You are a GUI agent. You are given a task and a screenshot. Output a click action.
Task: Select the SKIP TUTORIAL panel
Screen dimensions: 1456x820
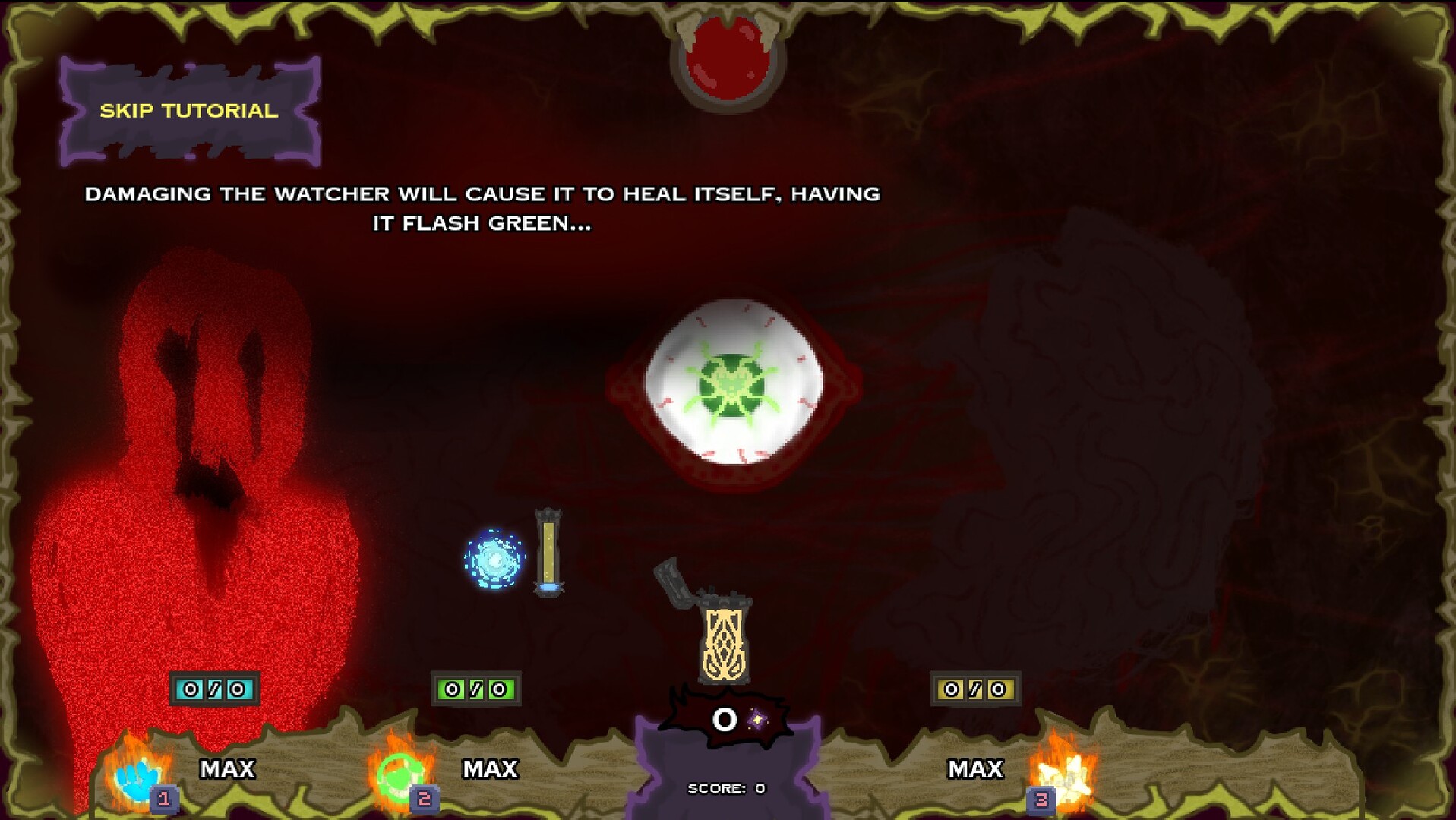190,110
